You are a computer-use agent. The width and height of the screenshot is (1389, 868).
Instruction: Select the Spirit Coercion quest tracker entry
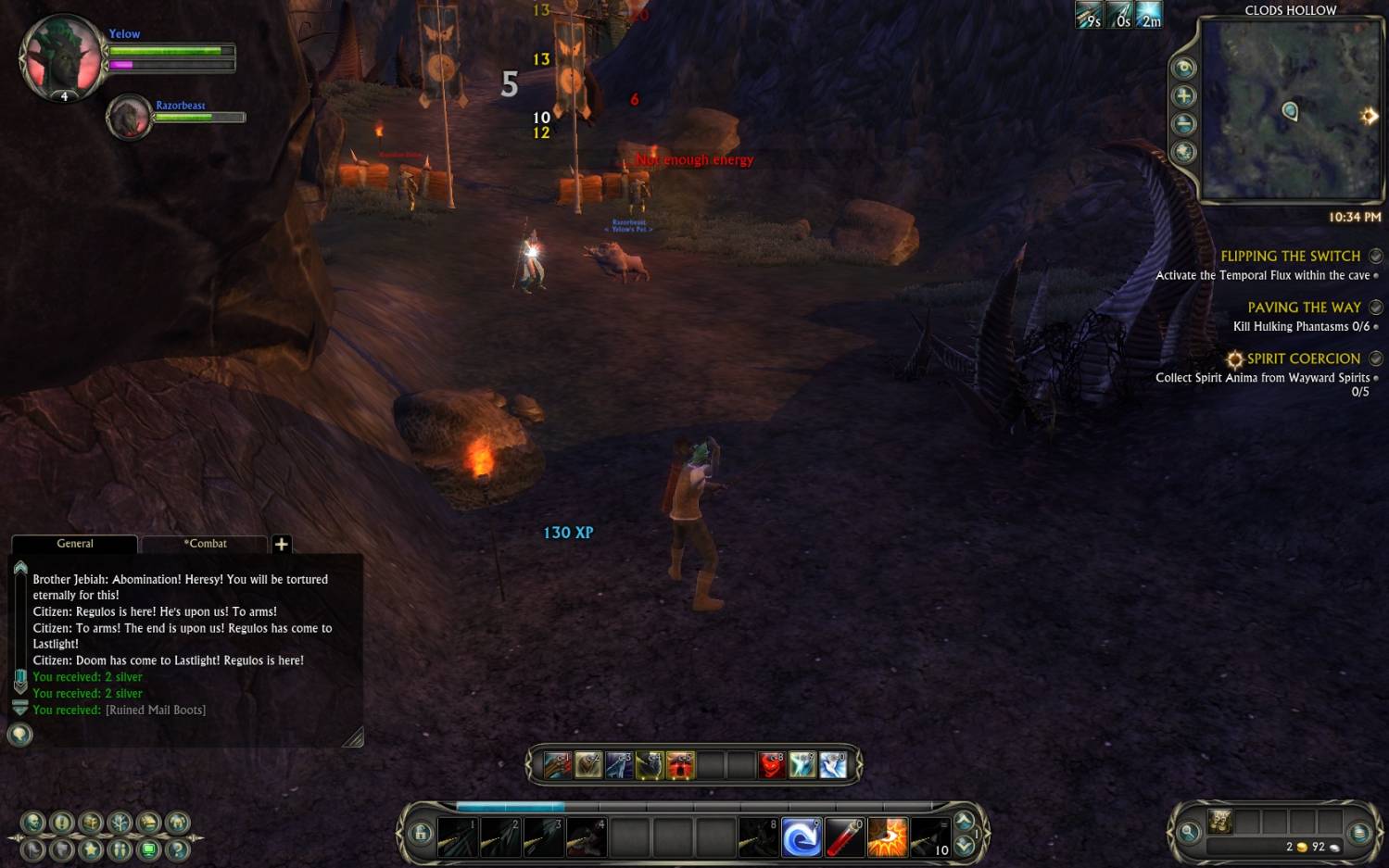coord(1303,359)
